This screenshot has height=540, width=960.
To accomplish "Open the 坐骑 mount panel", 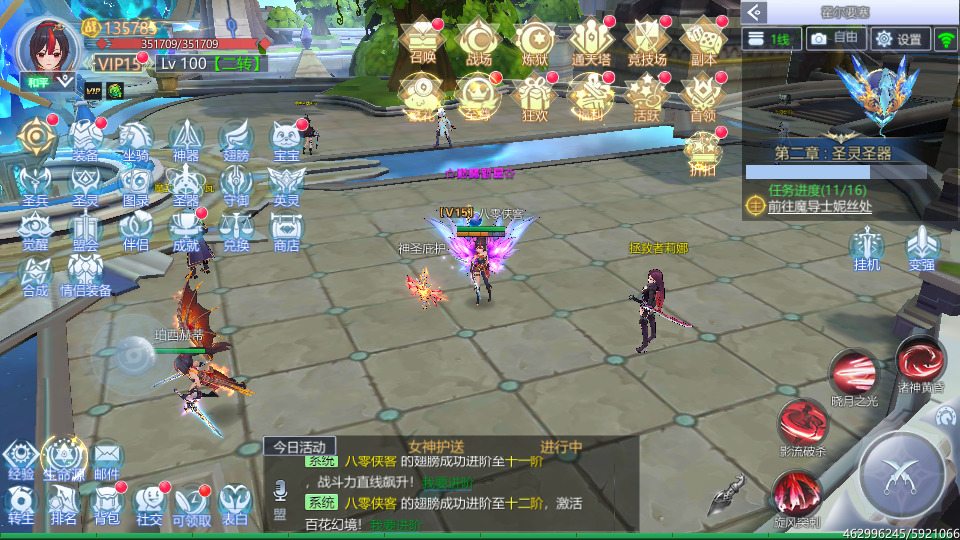I will tap(135, 138).
